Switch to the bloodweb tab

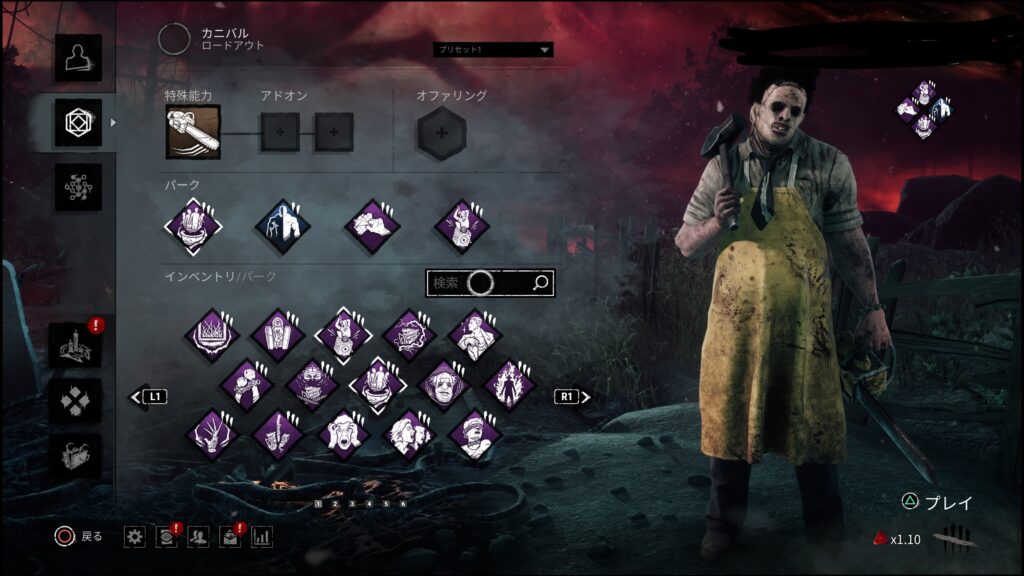coord(78,187)
